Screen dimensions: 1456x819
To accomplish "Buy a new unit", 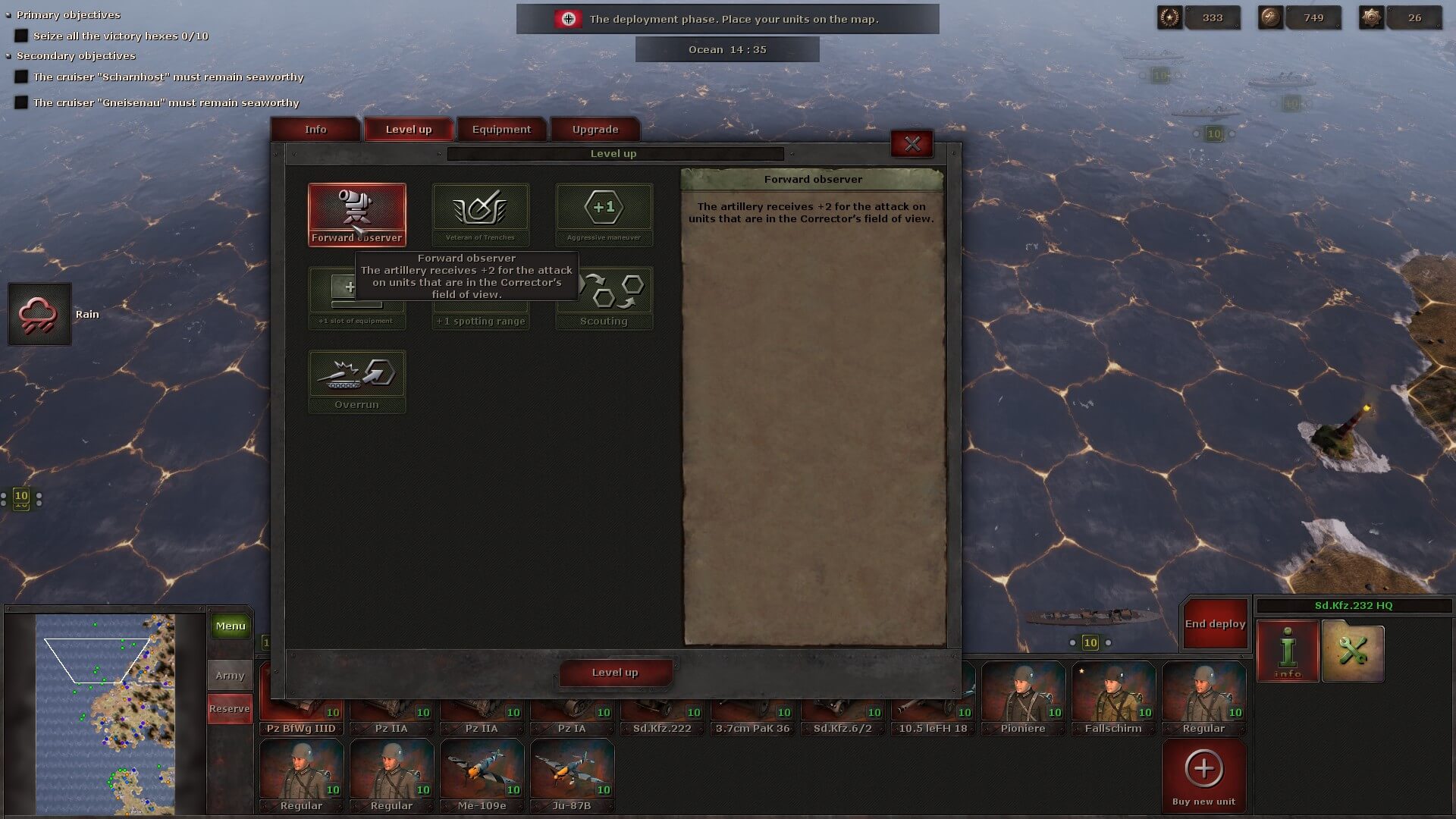I will [x=1203, y=776].
